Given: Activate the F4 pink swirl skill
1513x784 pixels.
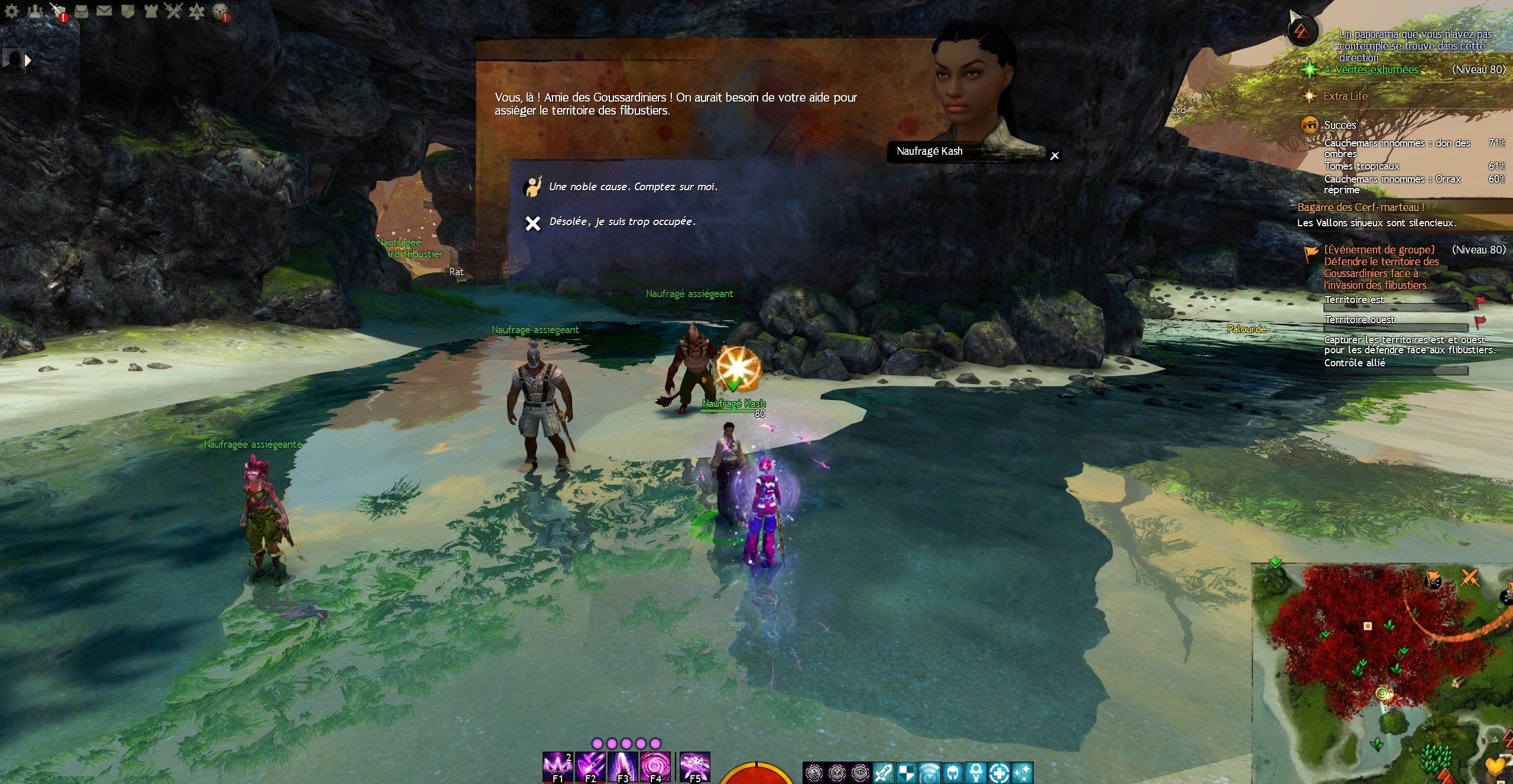Looking at the screenshot, I should point(655,767).
